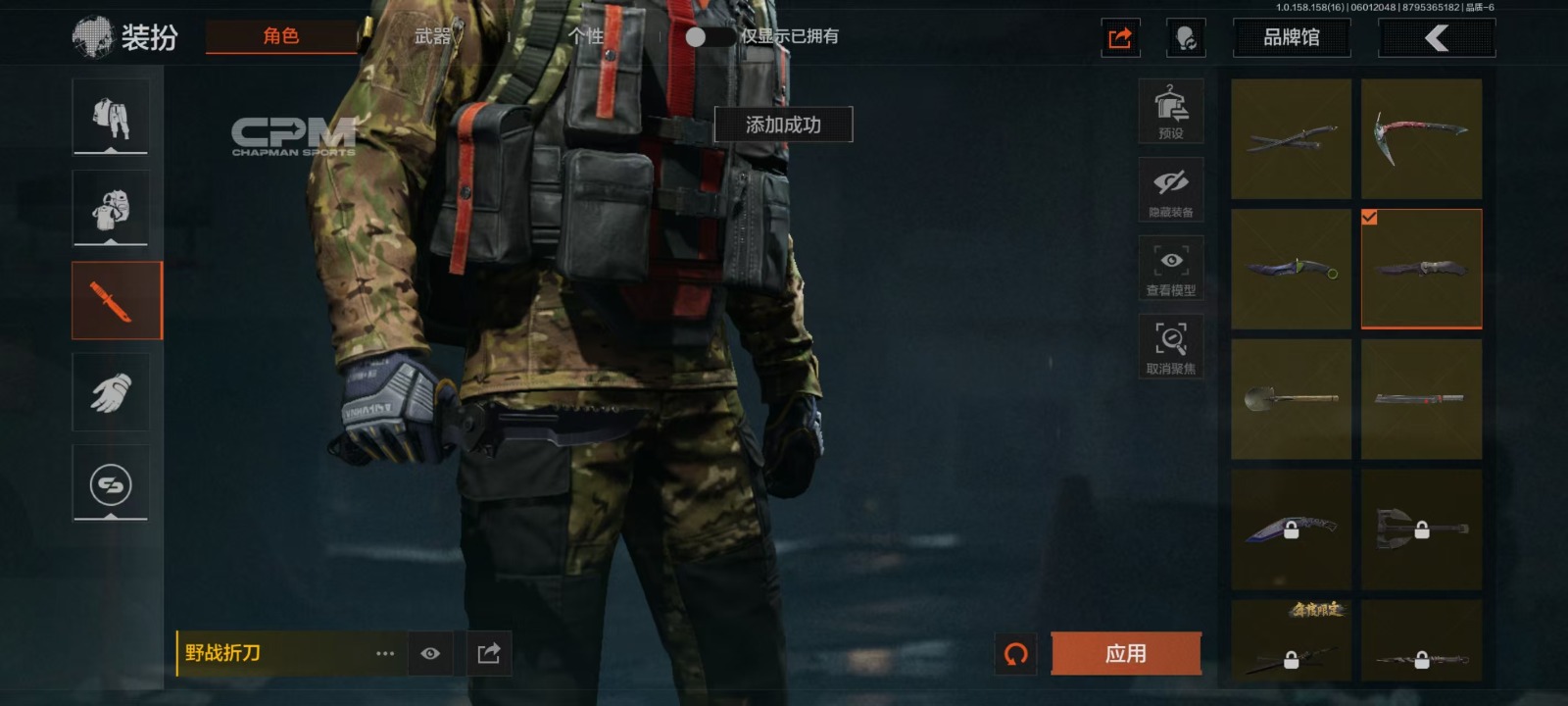This screenshot has width=1568, height=706.
Task: Pick the red pickaxe melee skin
Action: 1421,138
